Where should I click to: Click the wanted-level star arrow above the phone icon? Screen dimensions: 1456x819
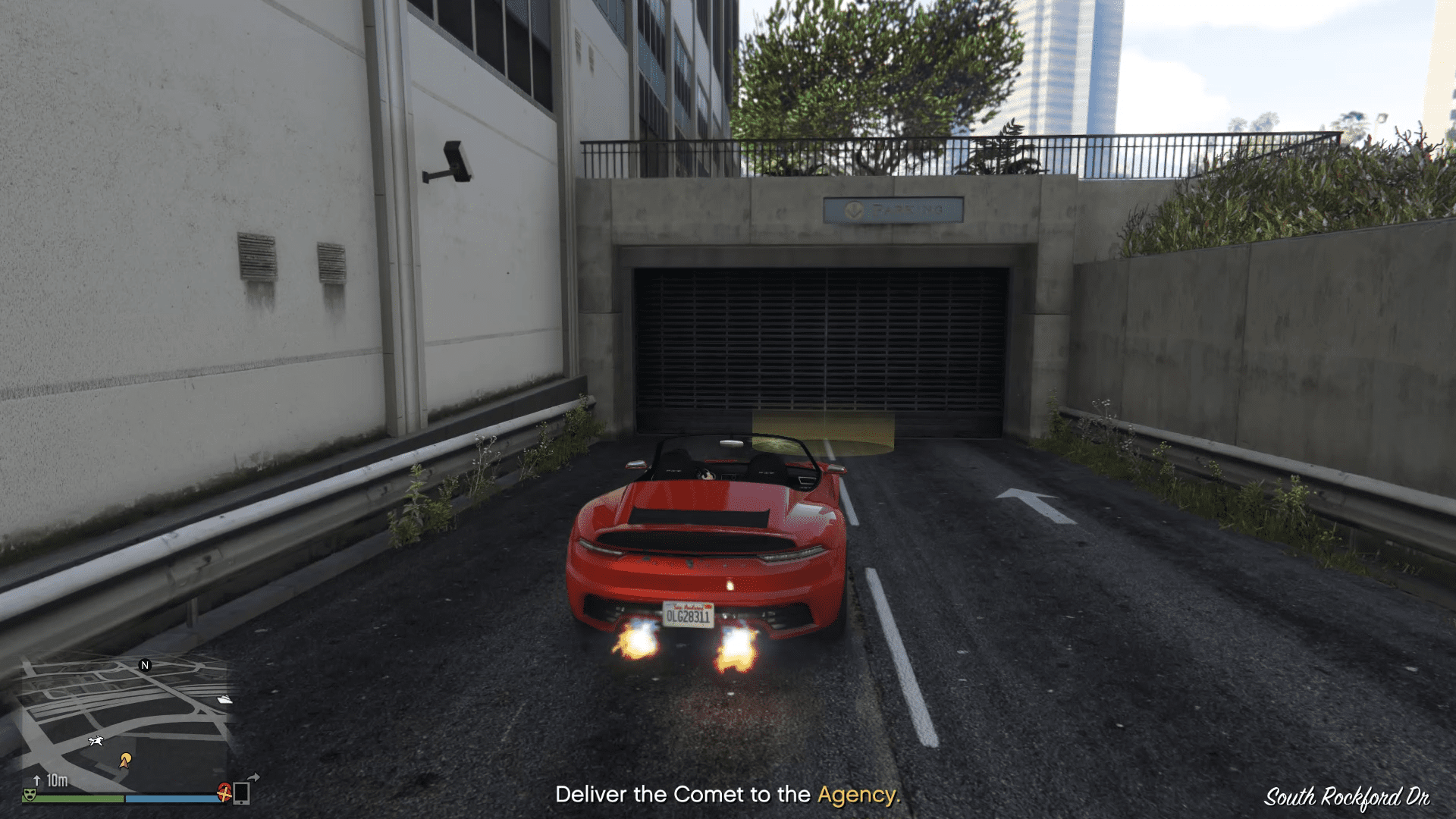coord(253,776)
